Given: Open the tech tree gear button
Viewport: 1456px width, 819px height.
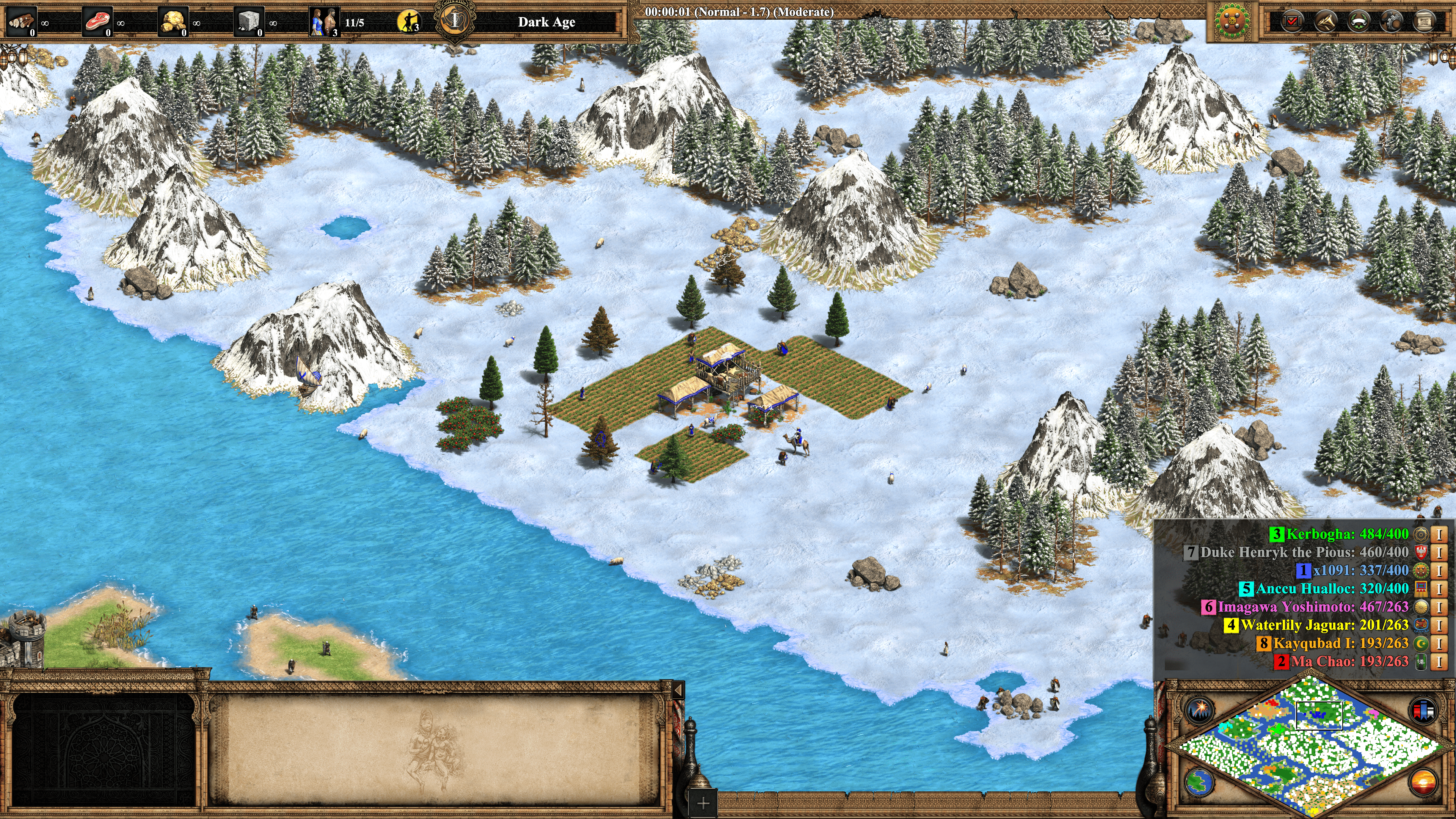Looking at the screenshot, I should (1392, 22).
